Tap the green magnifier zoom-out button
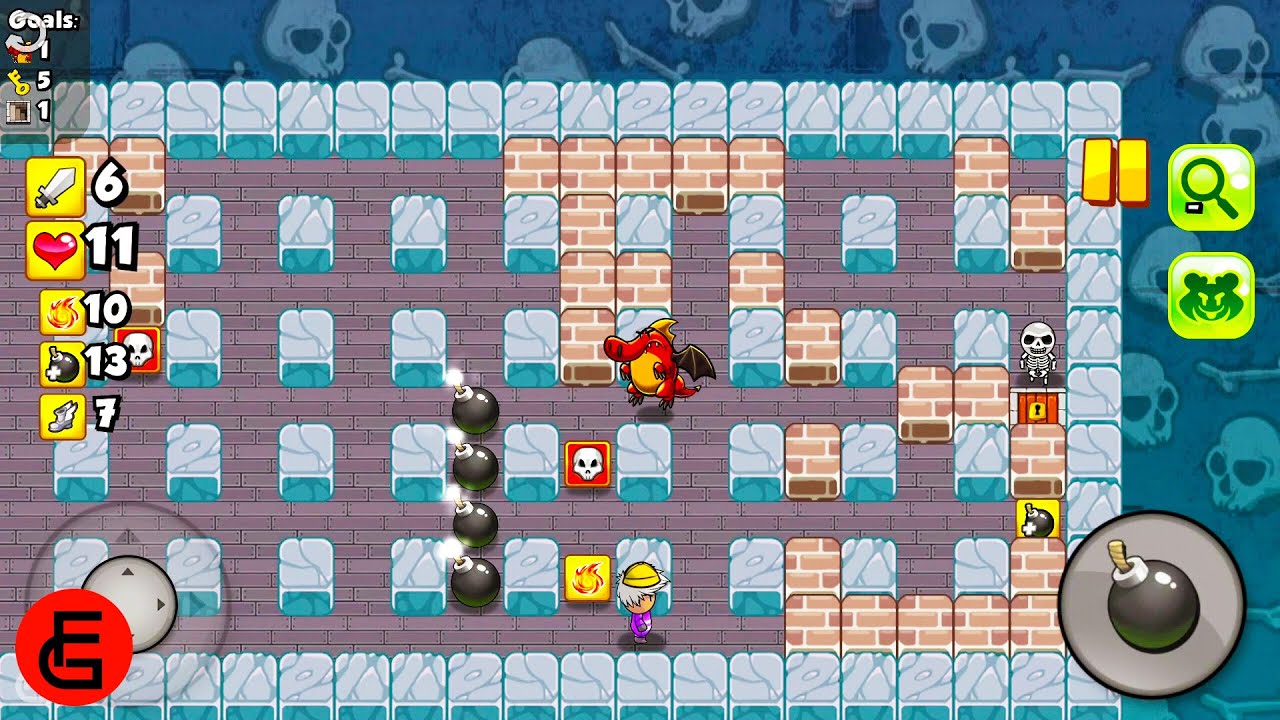This screenshot has width=1280, height=720. click(1210, 189)
